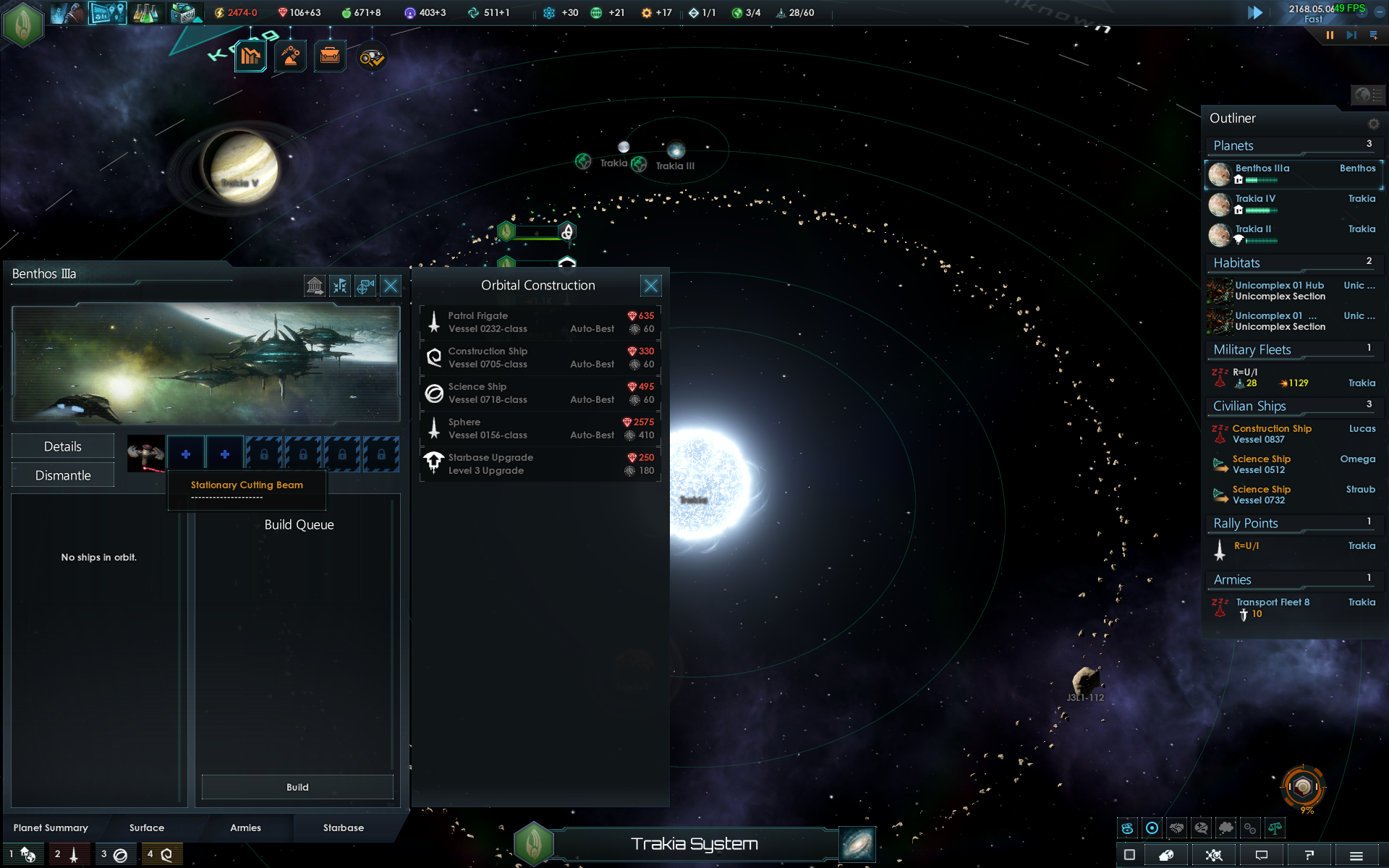Open the spaceport Details
Viewport: 1389px width, 868px height.
coord(63,446)
